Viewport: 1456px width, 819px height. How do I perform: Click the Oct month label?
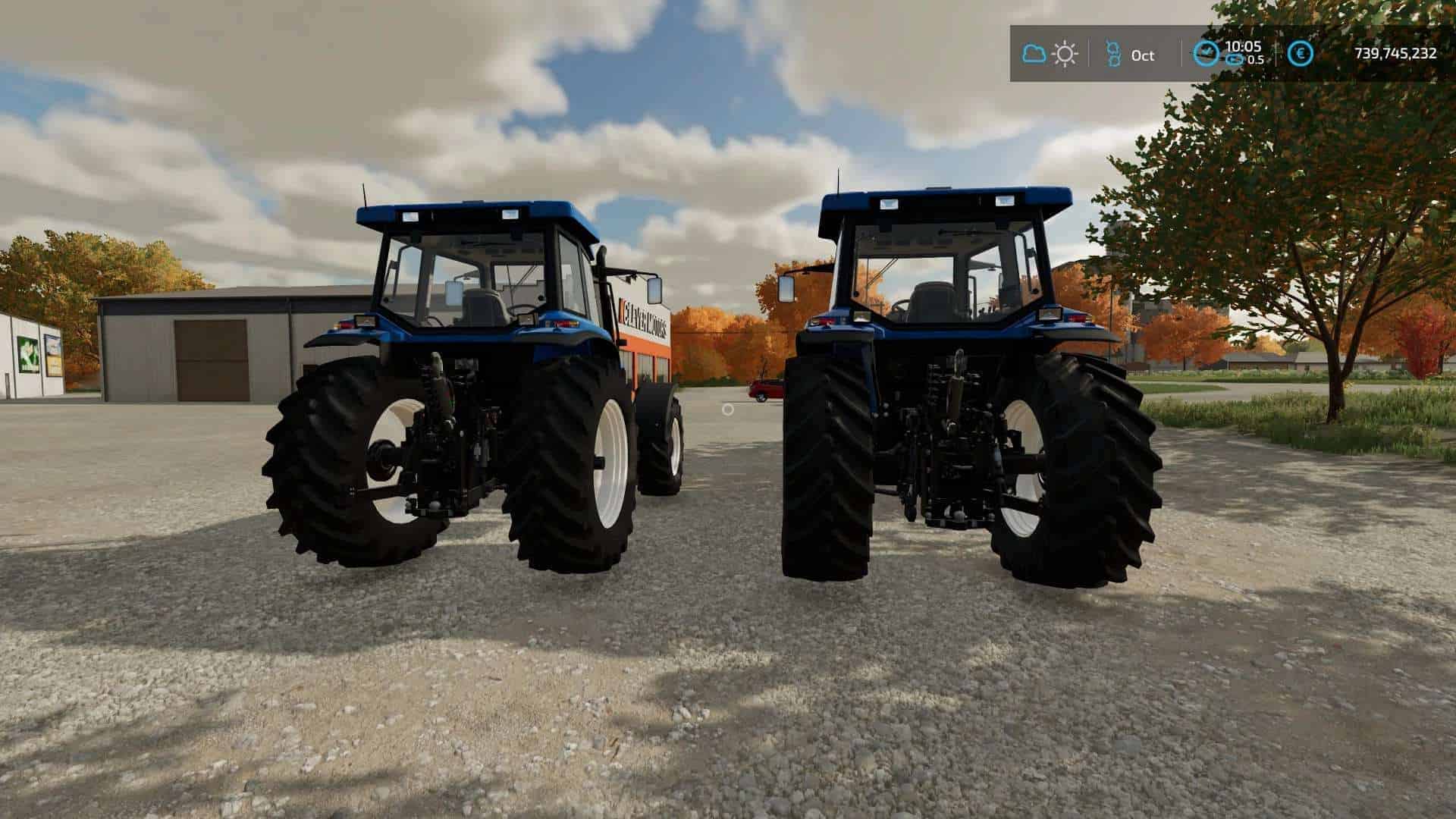[x=1144, y=55]
